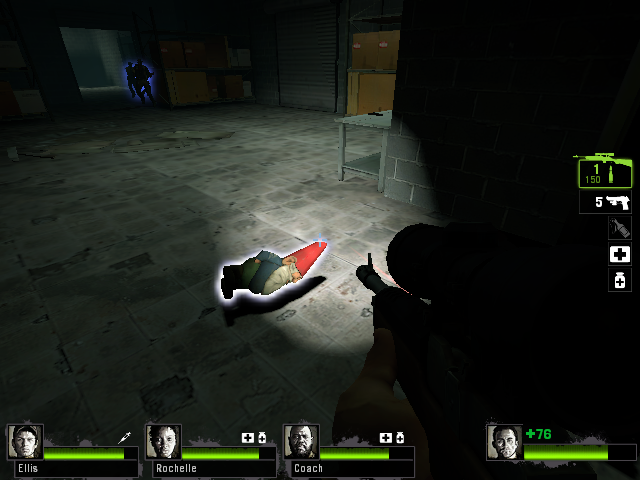Switch to the pistol secondary slot
Viewport: 640px width, 480px height.
608,203
